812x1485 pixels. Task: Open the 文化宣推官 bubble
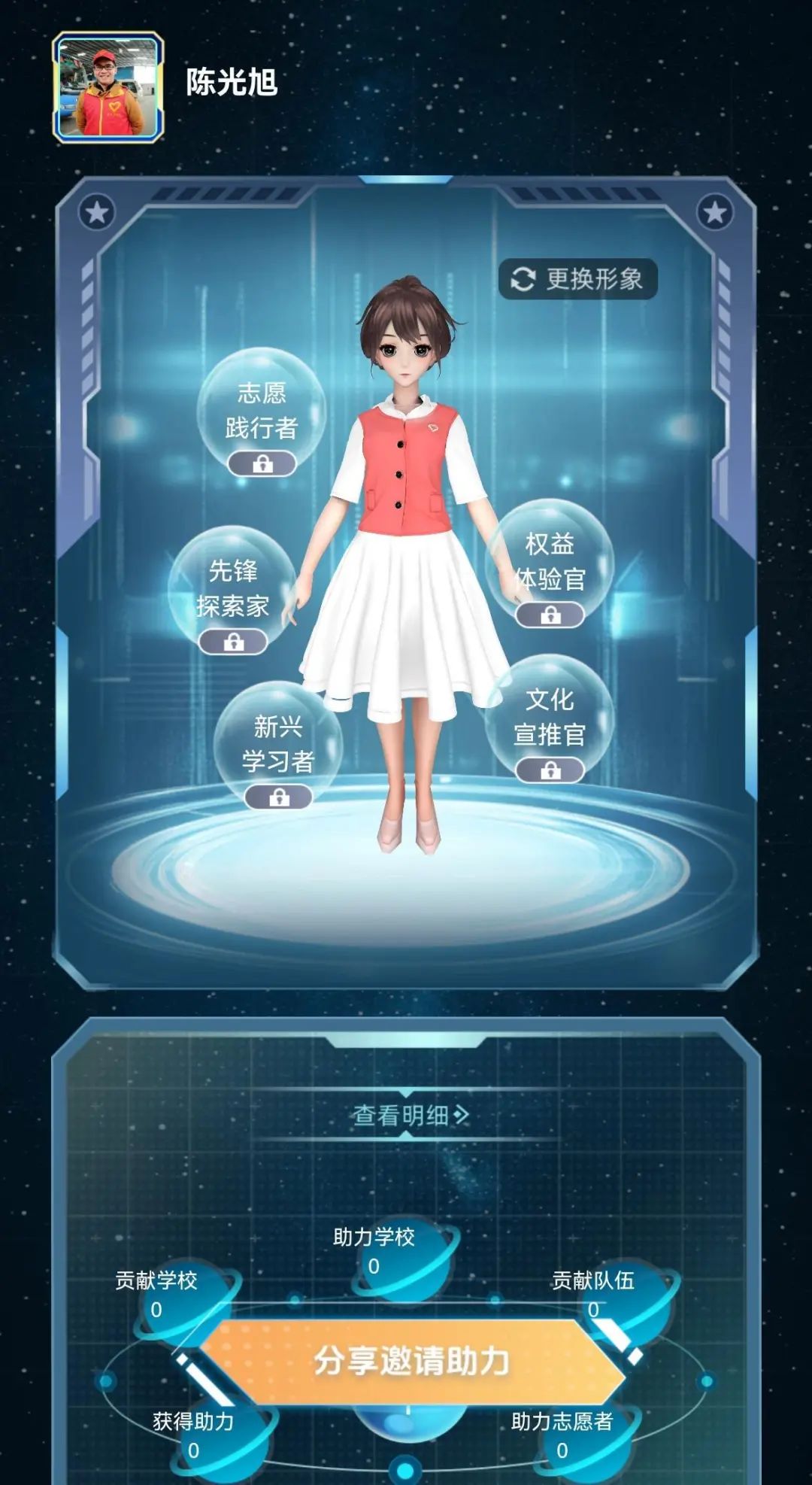[x=550, y=718]
